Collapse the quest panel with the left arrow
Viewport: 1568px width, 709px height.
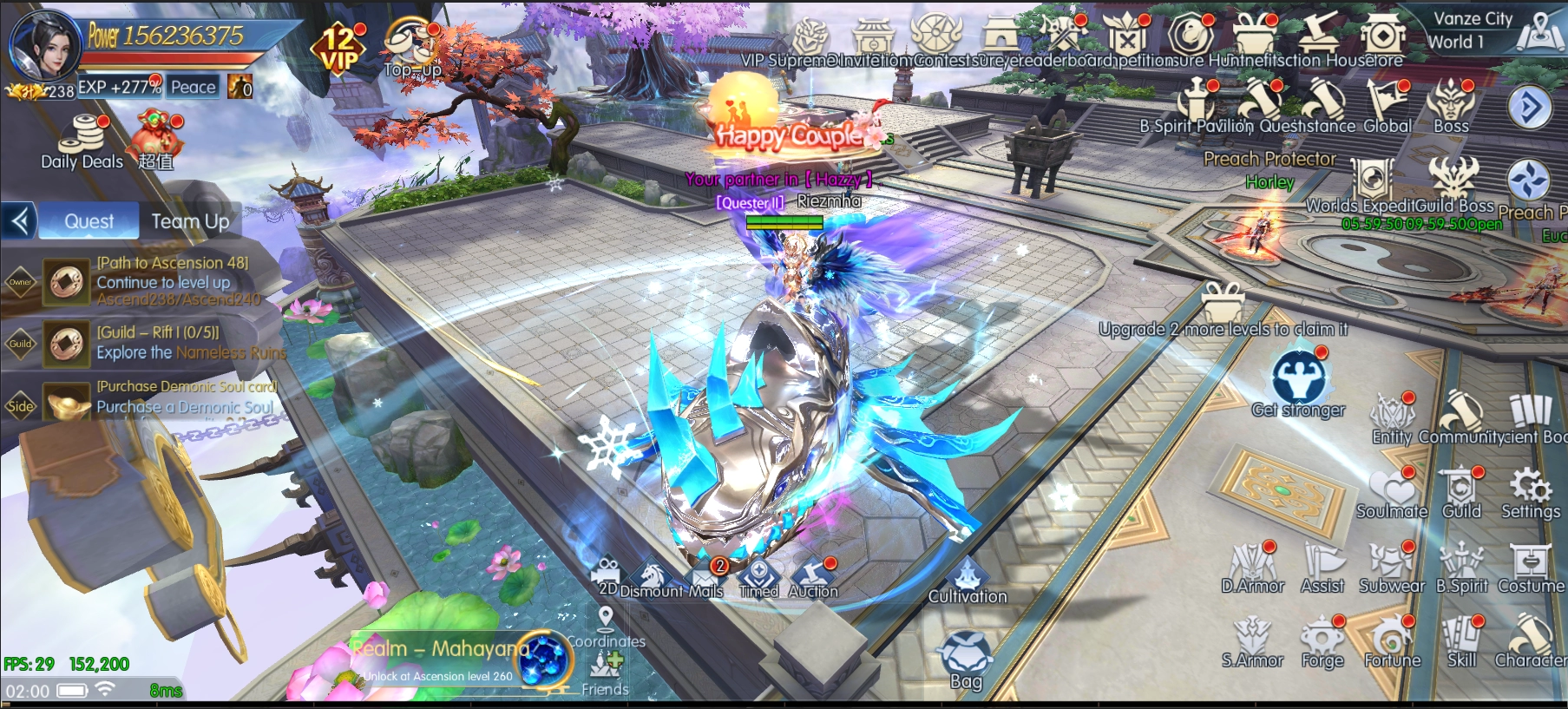pyautogui.click(x=20, y=220)
